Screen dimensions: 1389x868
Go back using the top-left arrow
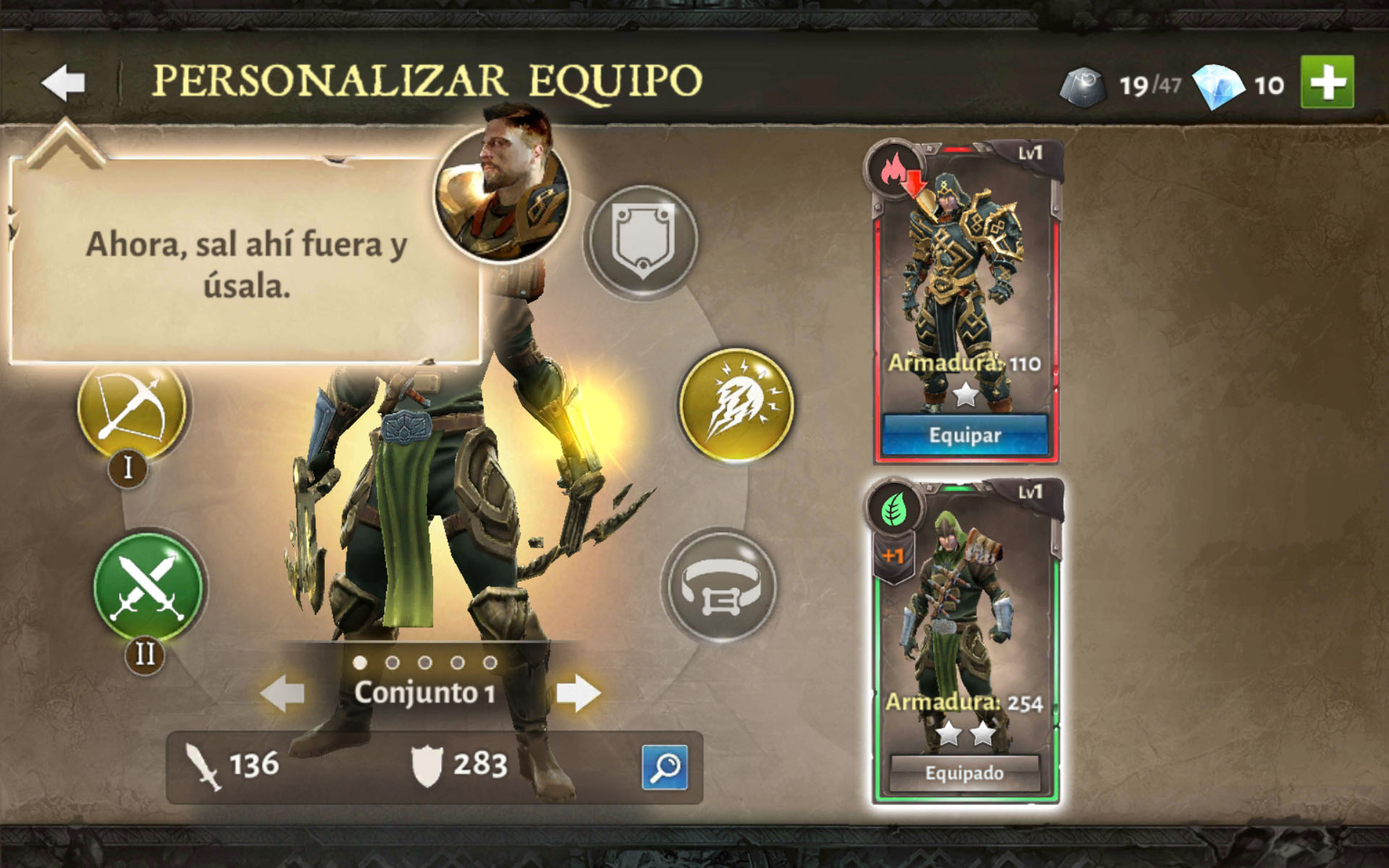tap(64, 82)
